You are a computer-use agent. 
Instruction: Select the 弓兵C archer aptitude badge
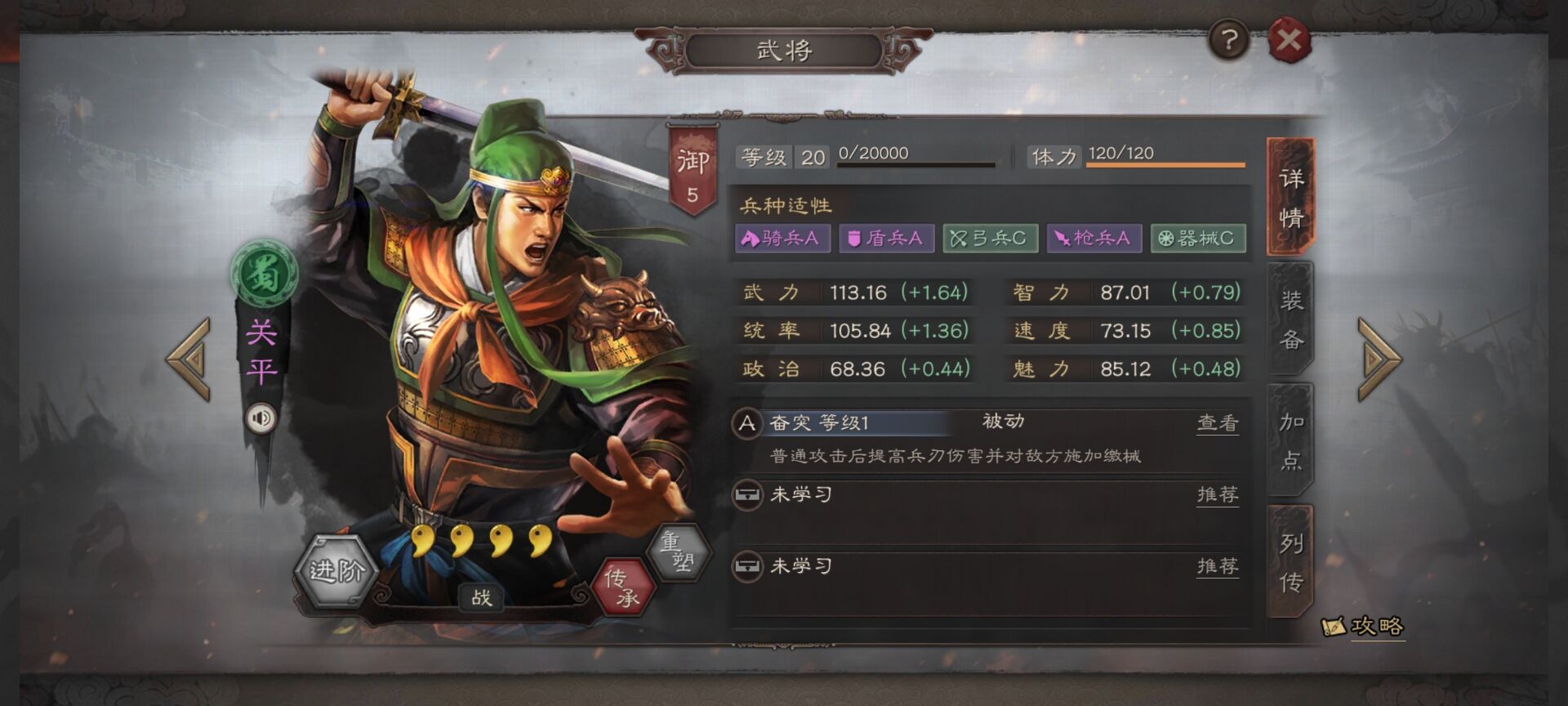990,239
